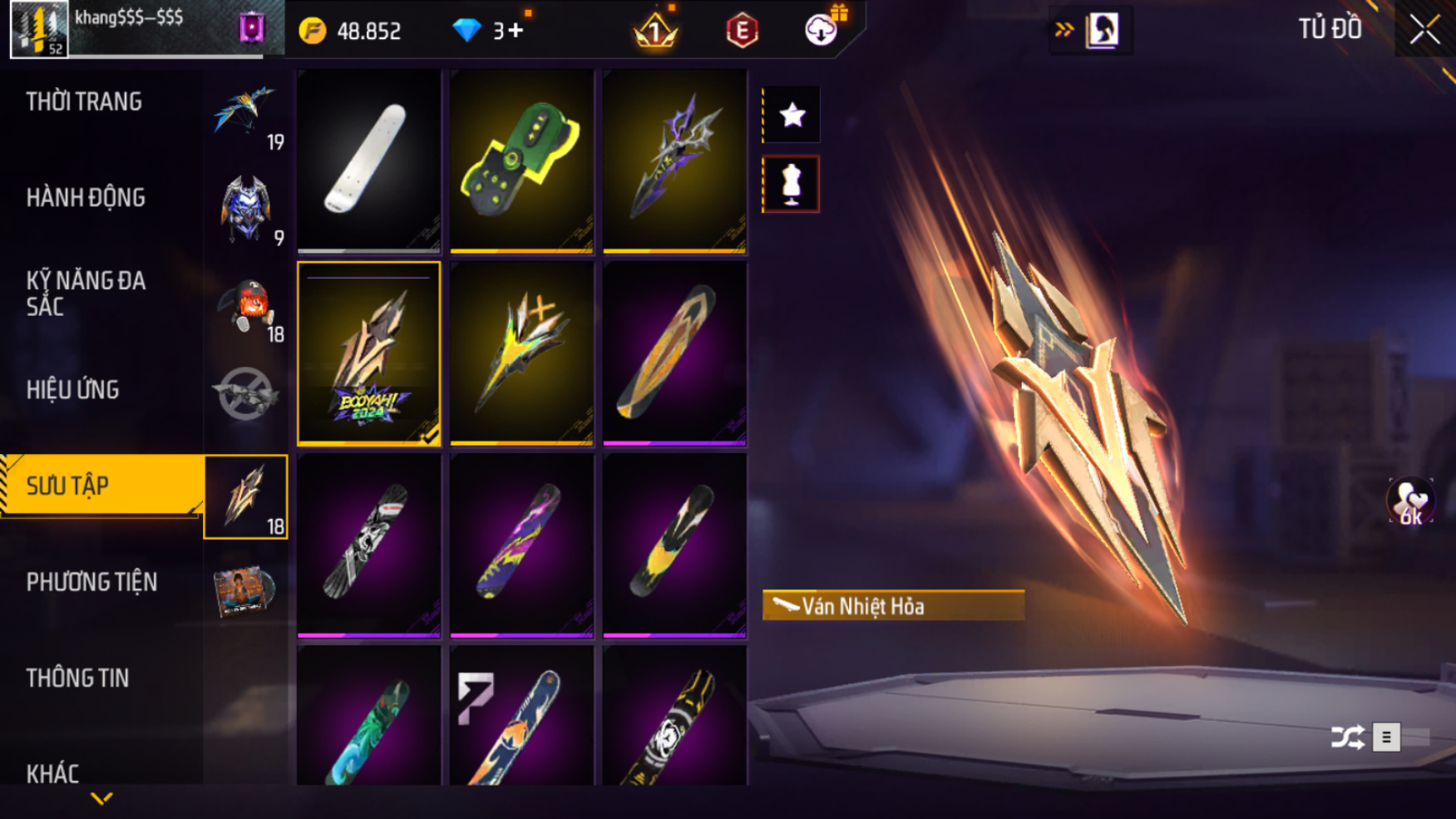The height and width of the screenshot is (819, 1456).
Task: Open the HIỆU ỨNG category
Action: [x=73, y=390]
